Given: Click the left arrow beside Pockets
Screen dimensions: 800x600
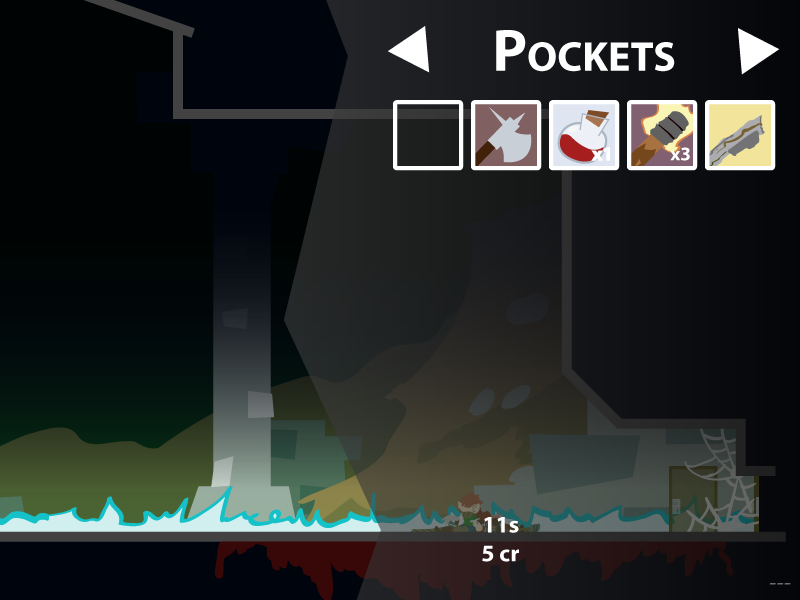Looking at the screenshot, I should click(411, 50).
